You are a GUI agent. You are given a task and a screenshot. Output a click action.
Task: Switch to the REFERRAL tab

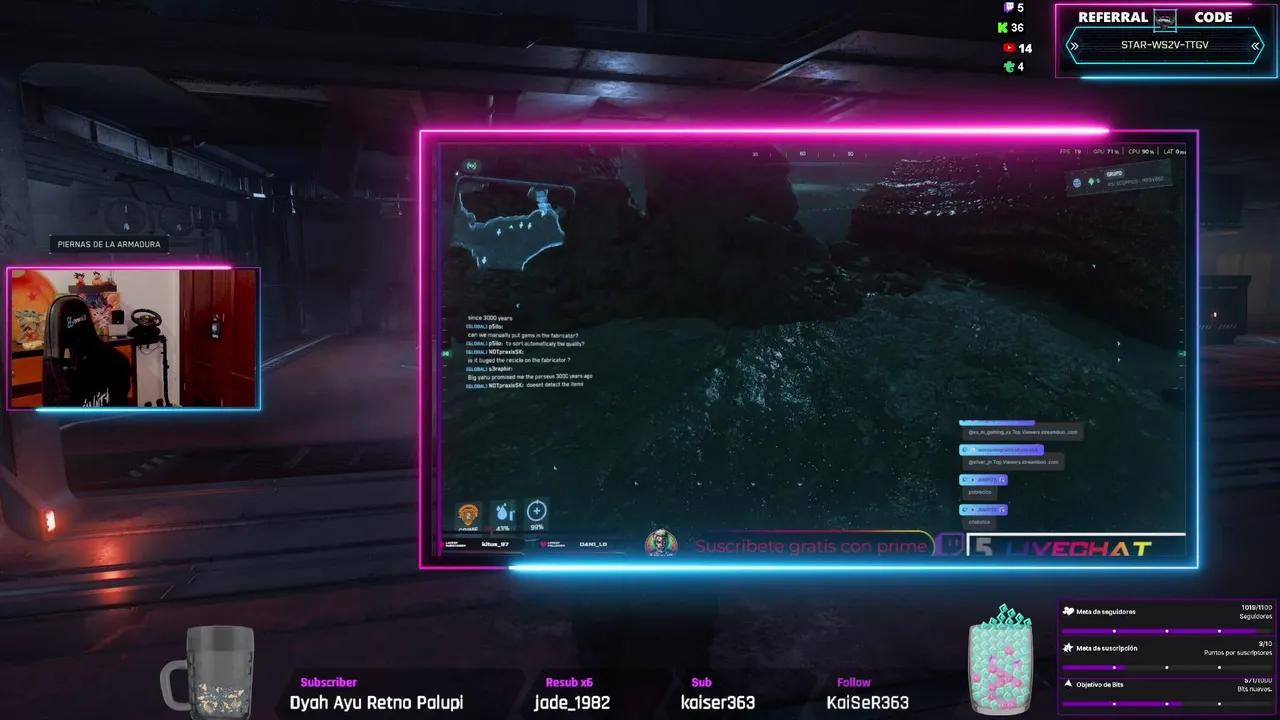pyautogui.click(x=1112, y=16)
